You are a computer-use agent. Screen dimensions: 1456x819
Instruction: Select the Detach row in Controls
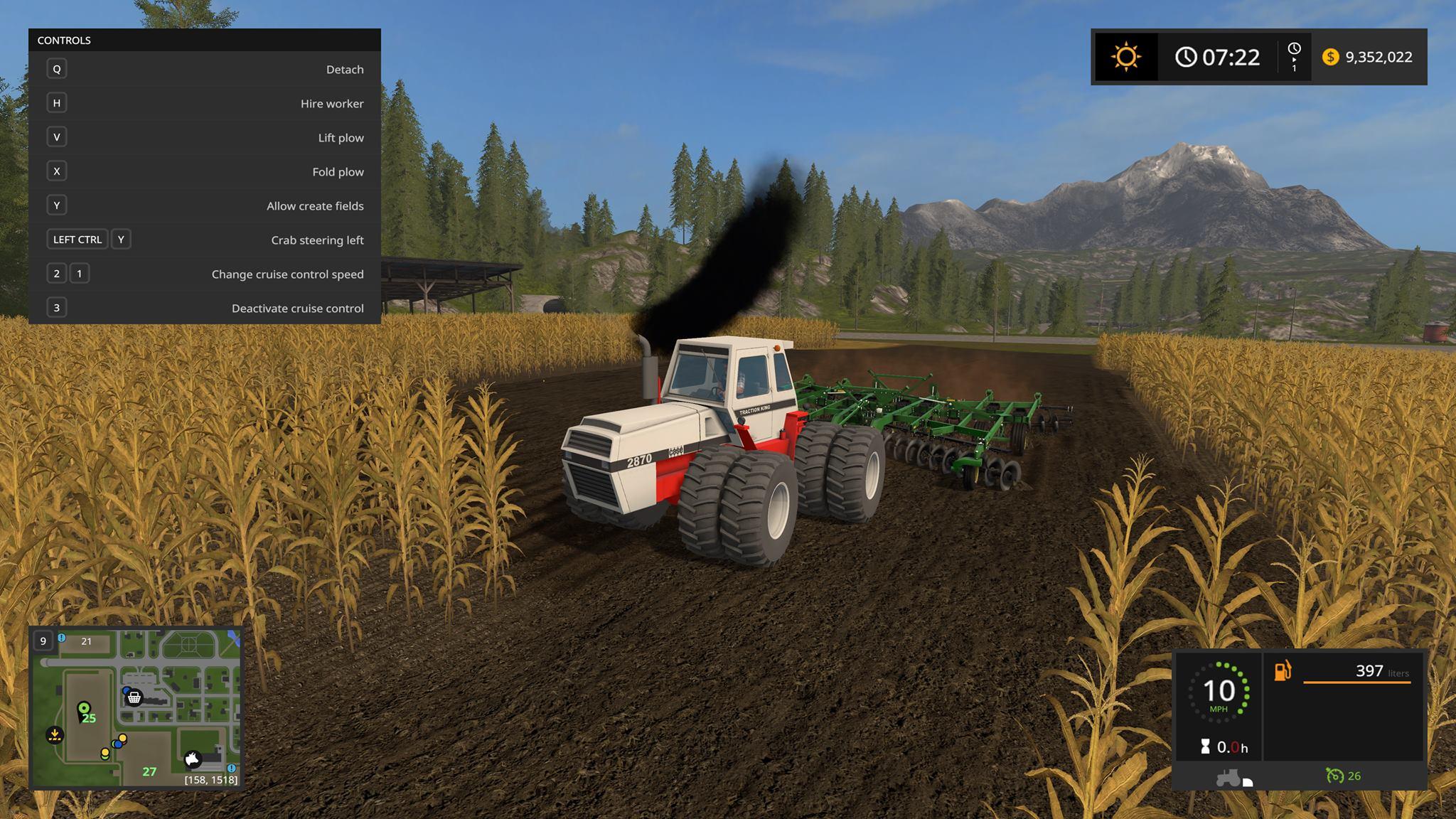(205, 69)
